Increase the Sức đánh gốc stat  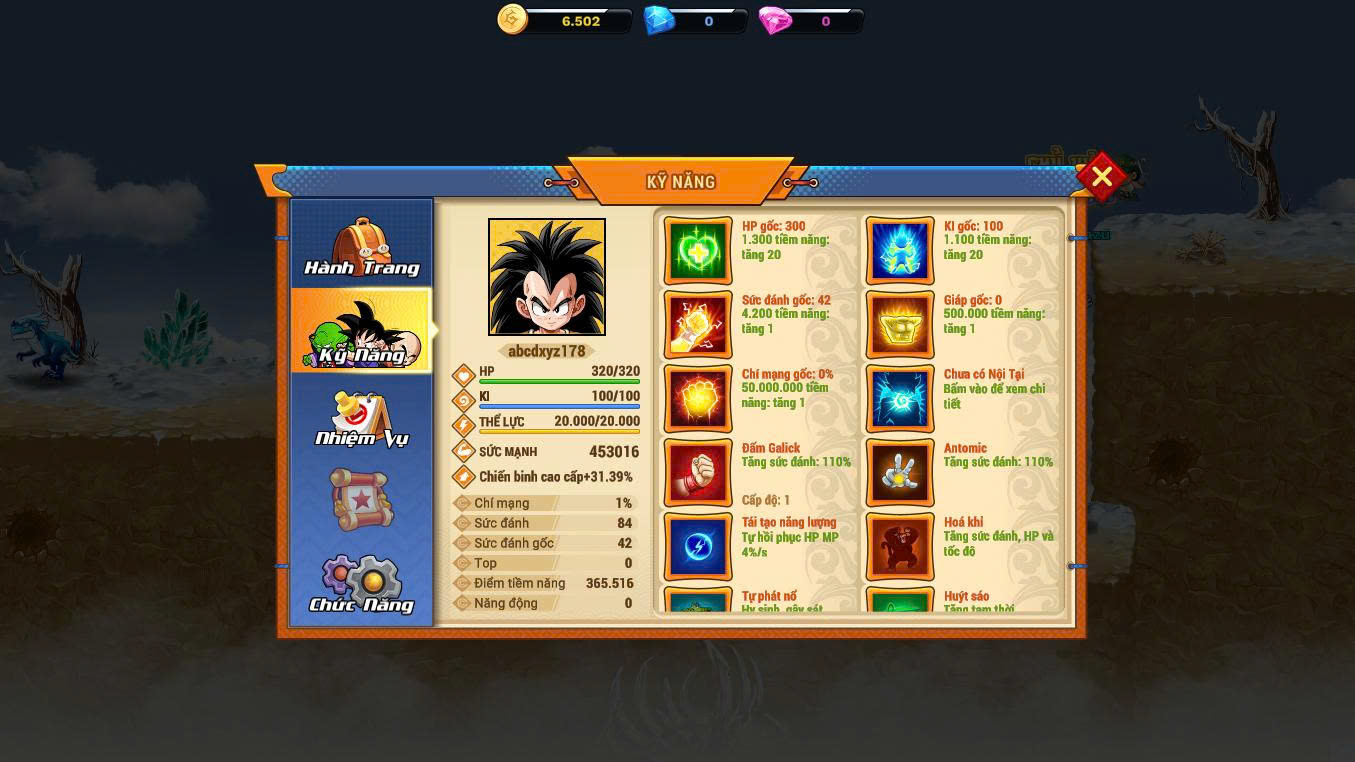pos(698,324)
